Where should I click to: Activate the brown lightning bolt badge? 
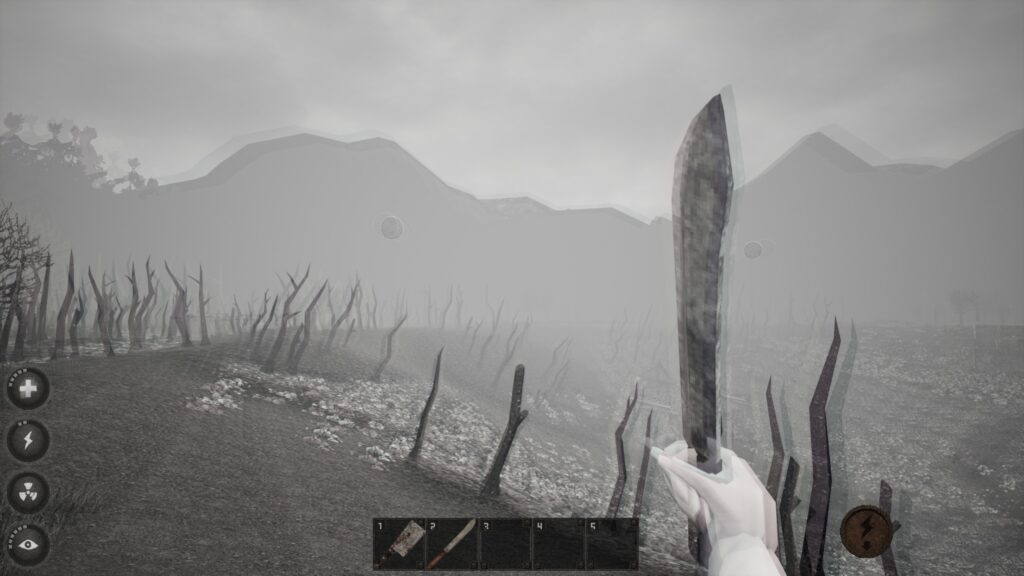866,531
